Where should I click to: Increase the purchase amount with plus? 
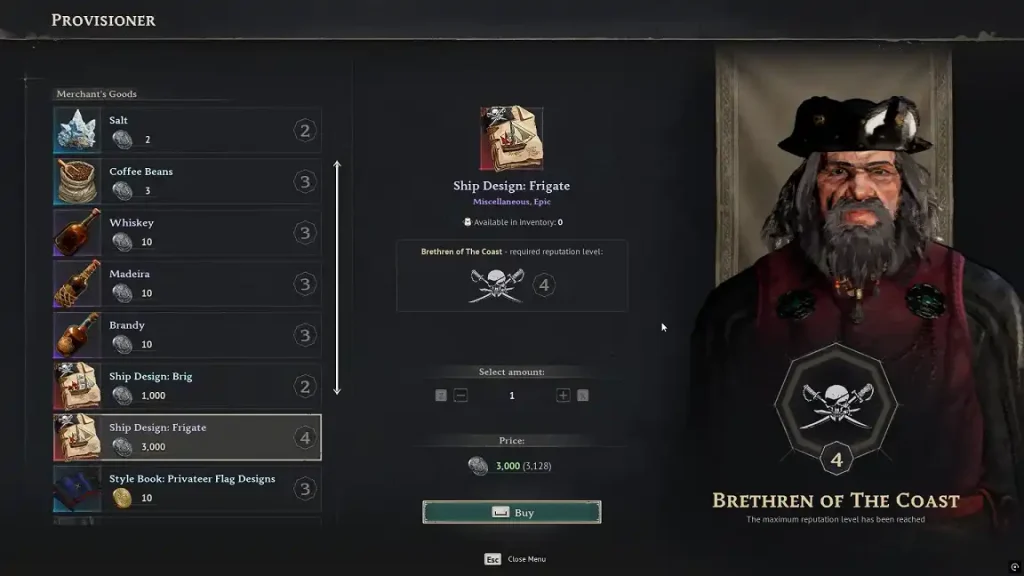pos(563,395)
